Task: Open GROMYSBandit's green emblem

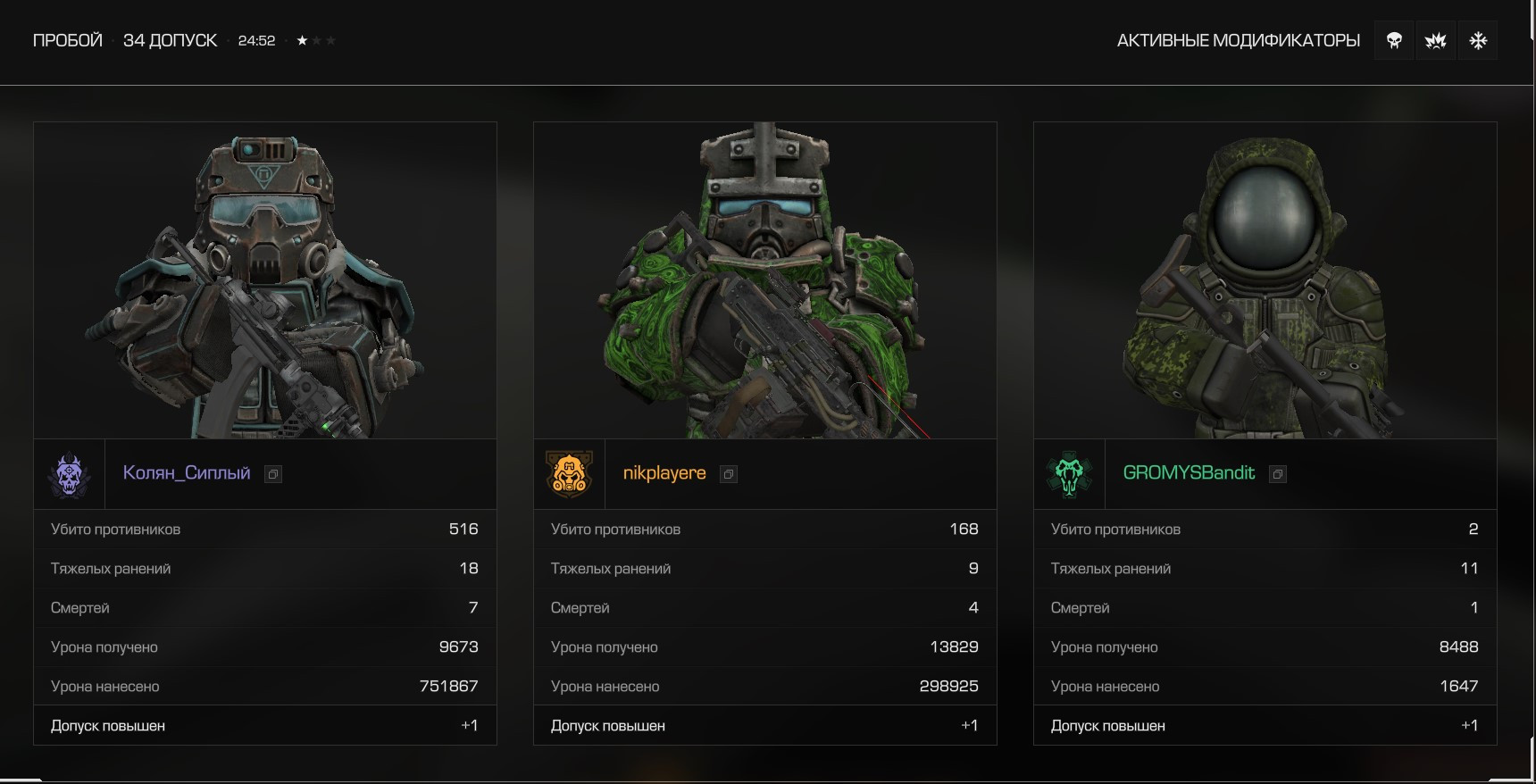Action: click(1070, 474)
